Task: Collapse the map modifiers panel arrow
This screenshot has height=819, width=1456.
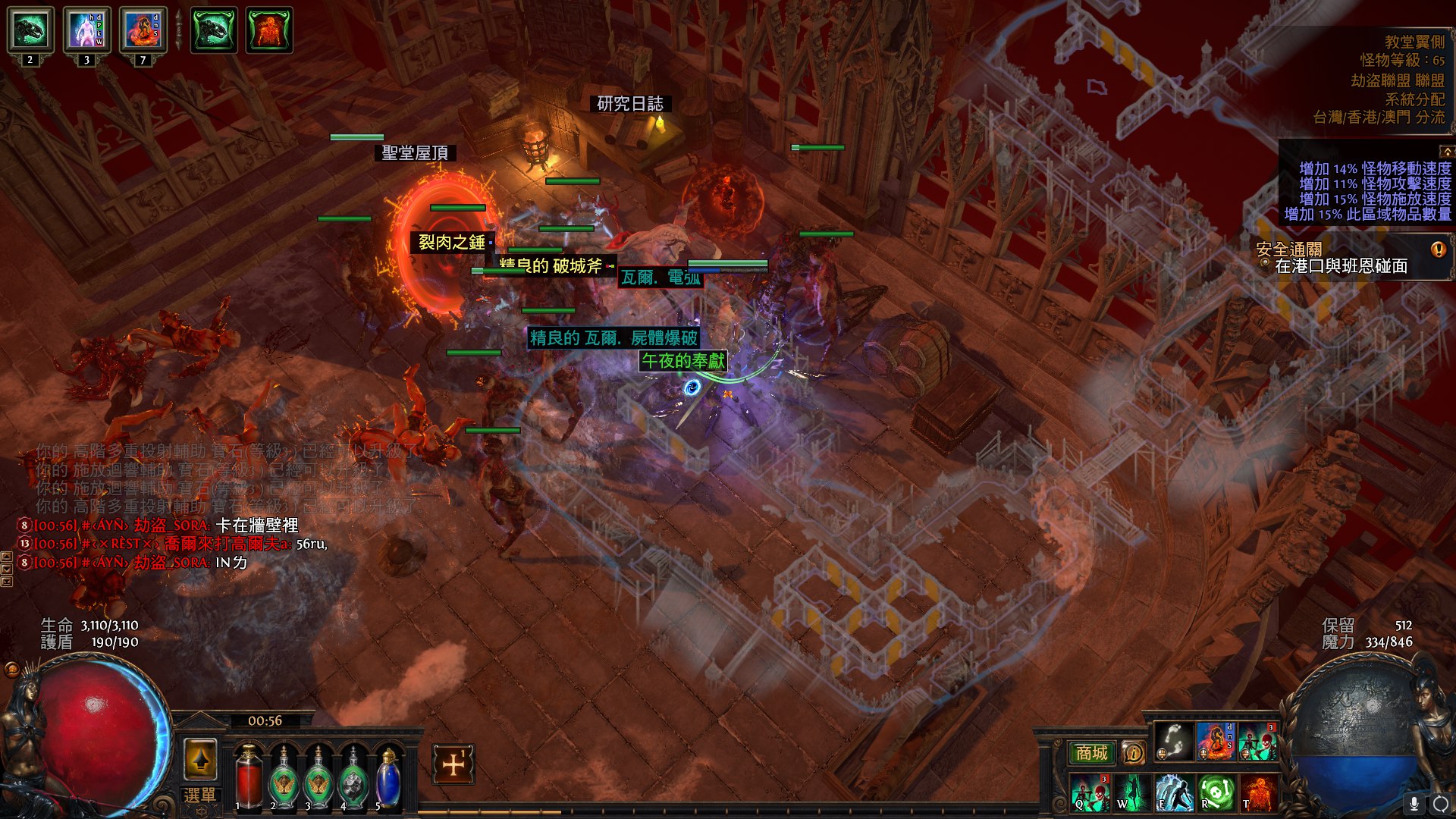Action: pos(1446,152)
